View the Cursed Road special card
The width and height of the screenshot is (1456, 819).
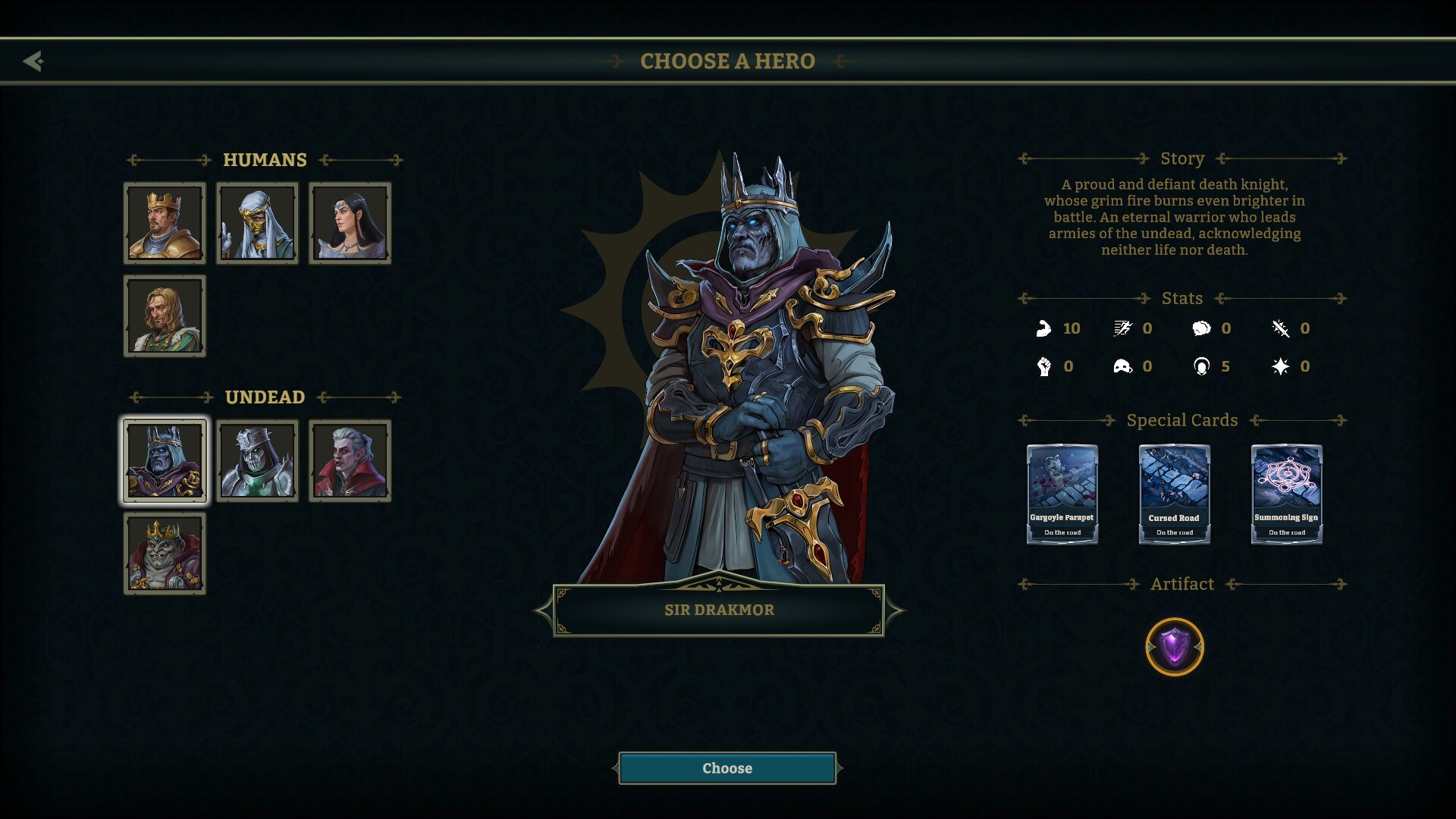tap(1174, 494)
